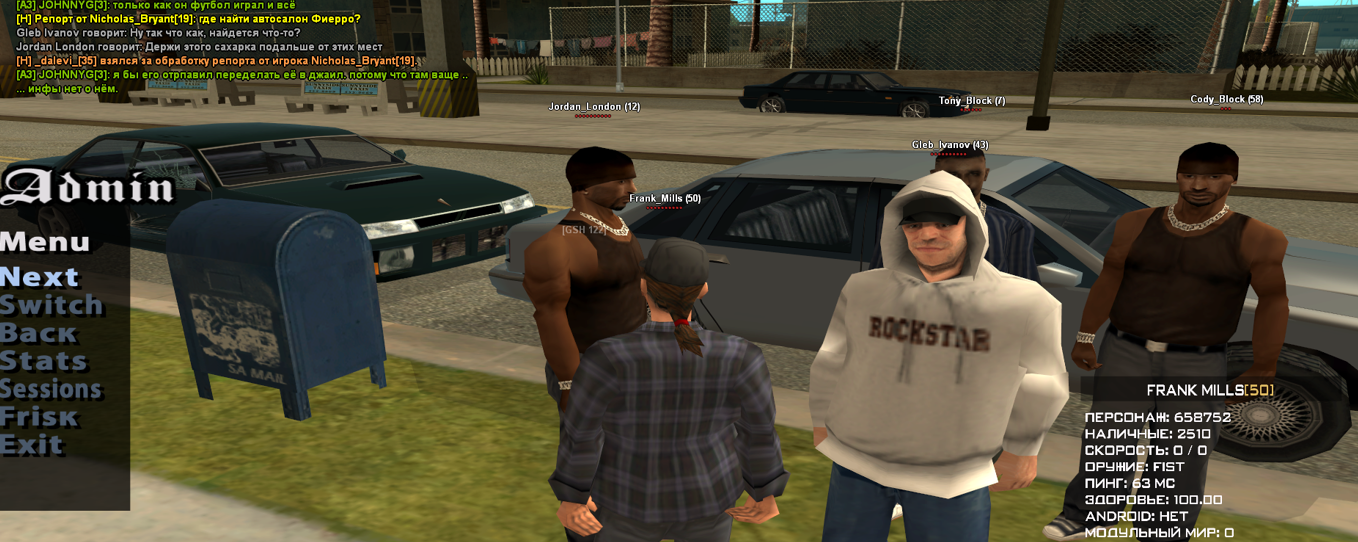The height and width of the screenshot is (542, 1358).
Task: Choose Switch in the Admin menu
Action: tap(52, 305)
